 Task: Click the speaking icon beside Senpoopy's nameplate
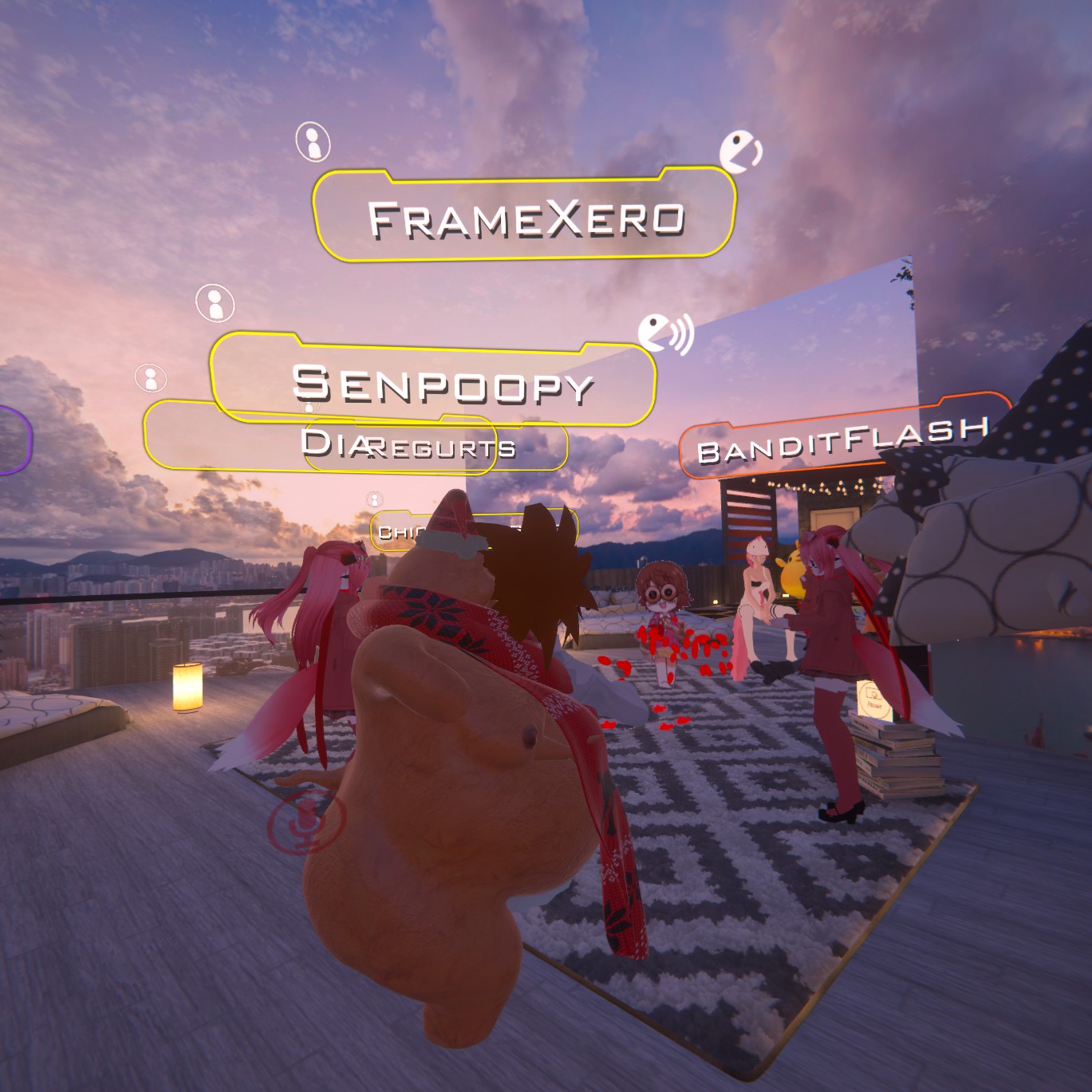pyautogui.click(x=665, y=333)
